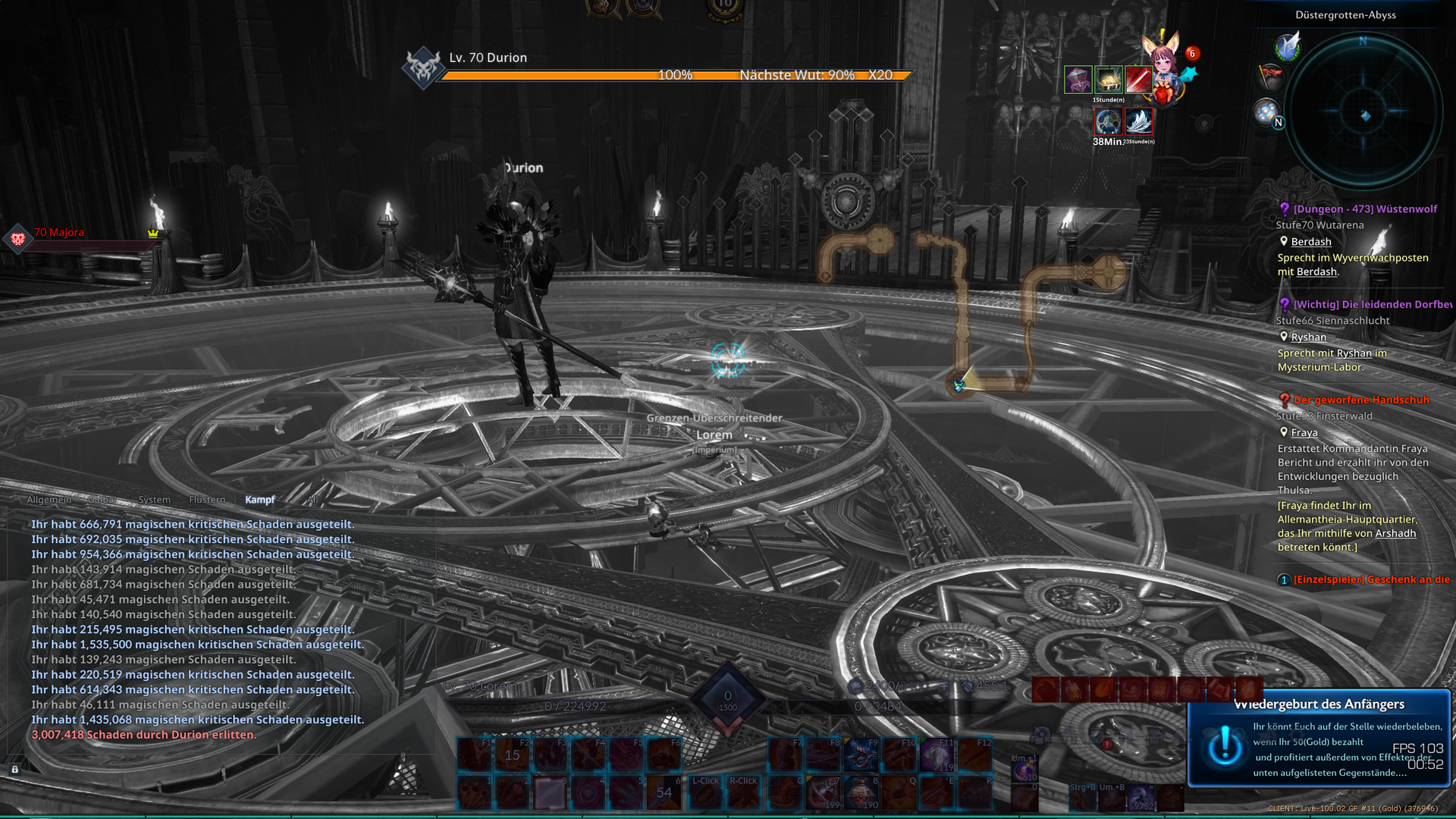Click the Fraya quest target link
Viewport: 1456px width, 819px height.
(x=1304, y=433)
